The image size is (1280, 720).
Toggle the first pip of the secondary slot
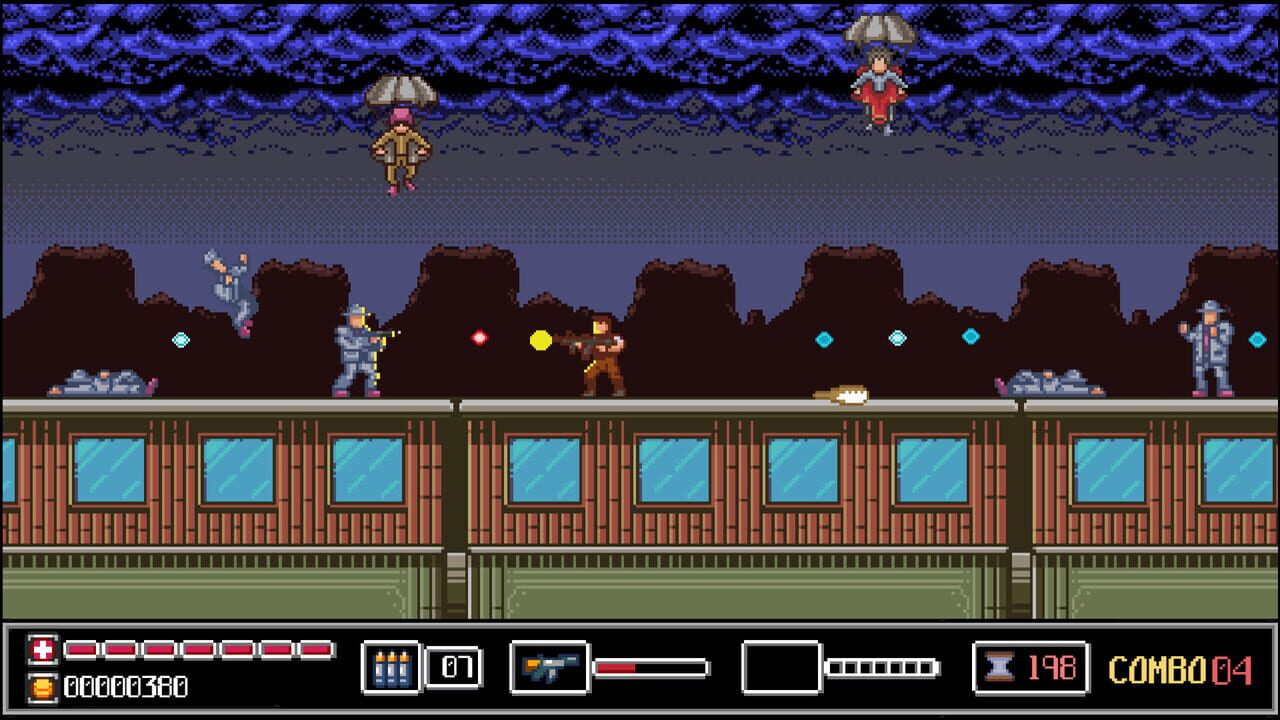coord(836,666)
